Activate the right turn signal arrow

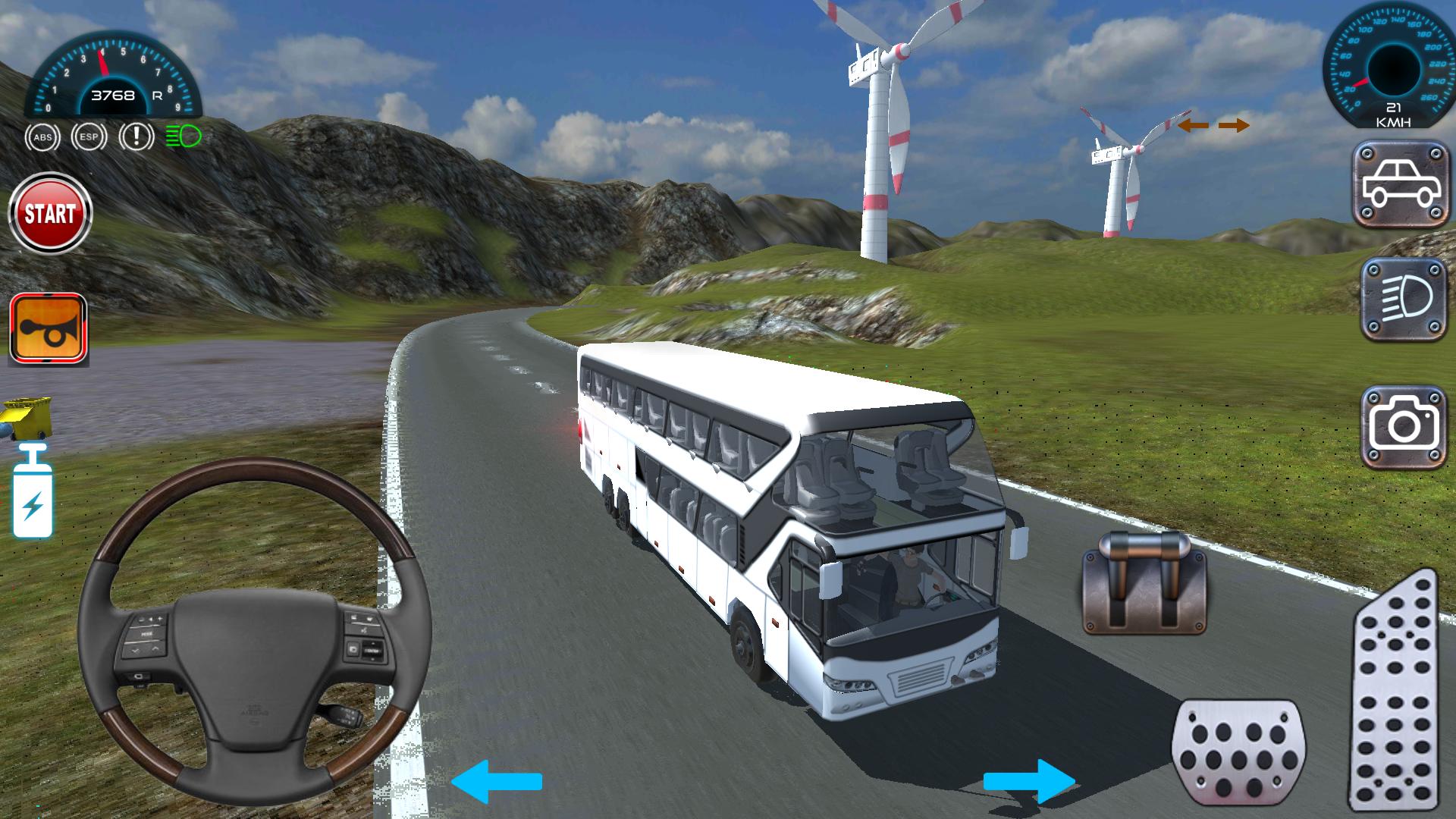[x=1234, y=125]
